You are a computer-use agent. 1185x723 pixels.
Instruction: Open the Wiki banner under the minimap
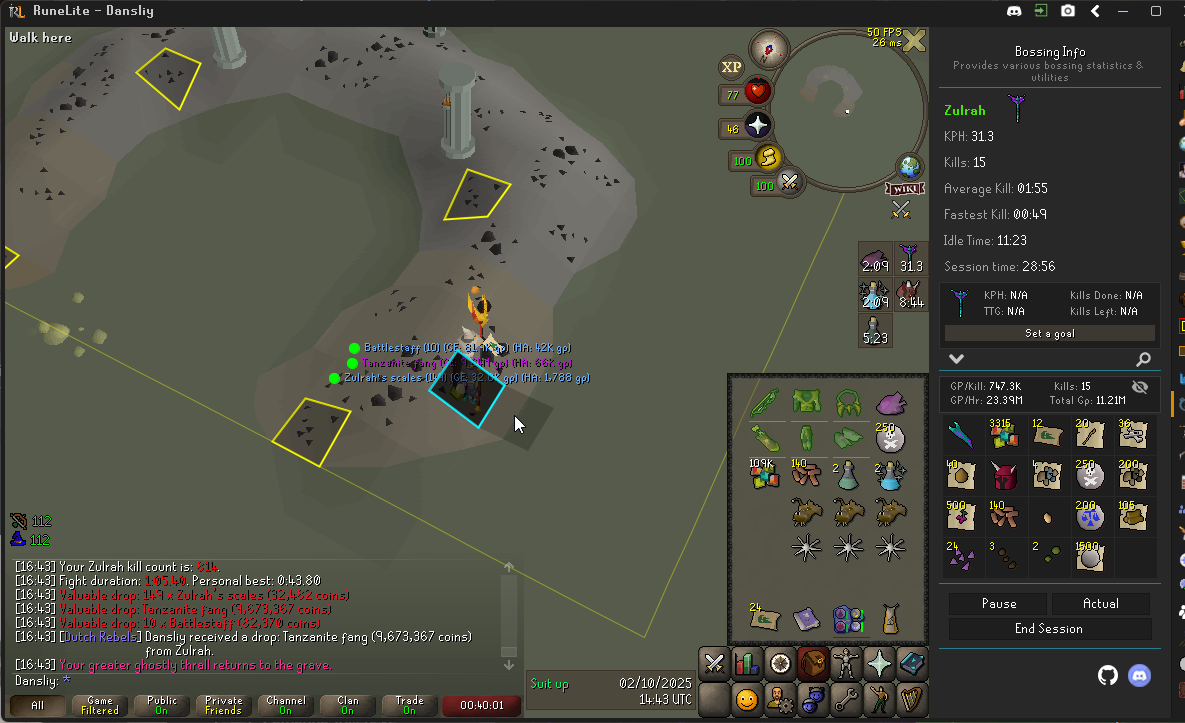point(902,188)
